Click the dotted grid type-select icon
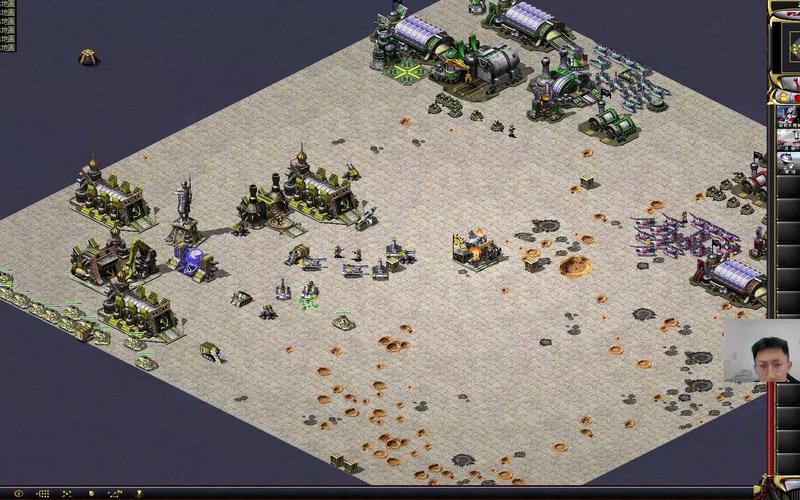The width and height of the screenshot is (800, 500). tap(42, 493)
